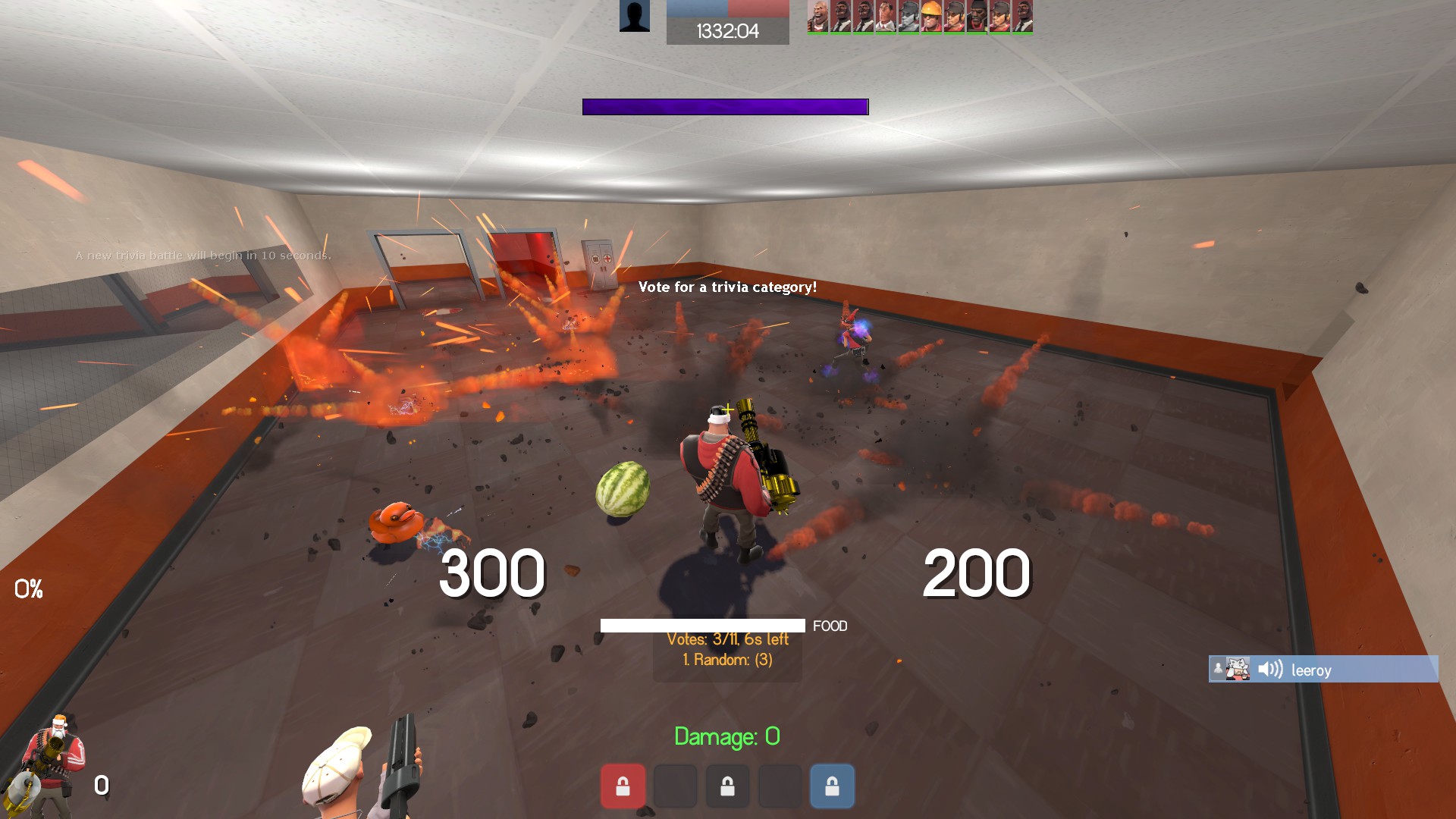This screenshot has width=1456, height=819.
Task: Vote for the Random trivia category
Action: 727,660
